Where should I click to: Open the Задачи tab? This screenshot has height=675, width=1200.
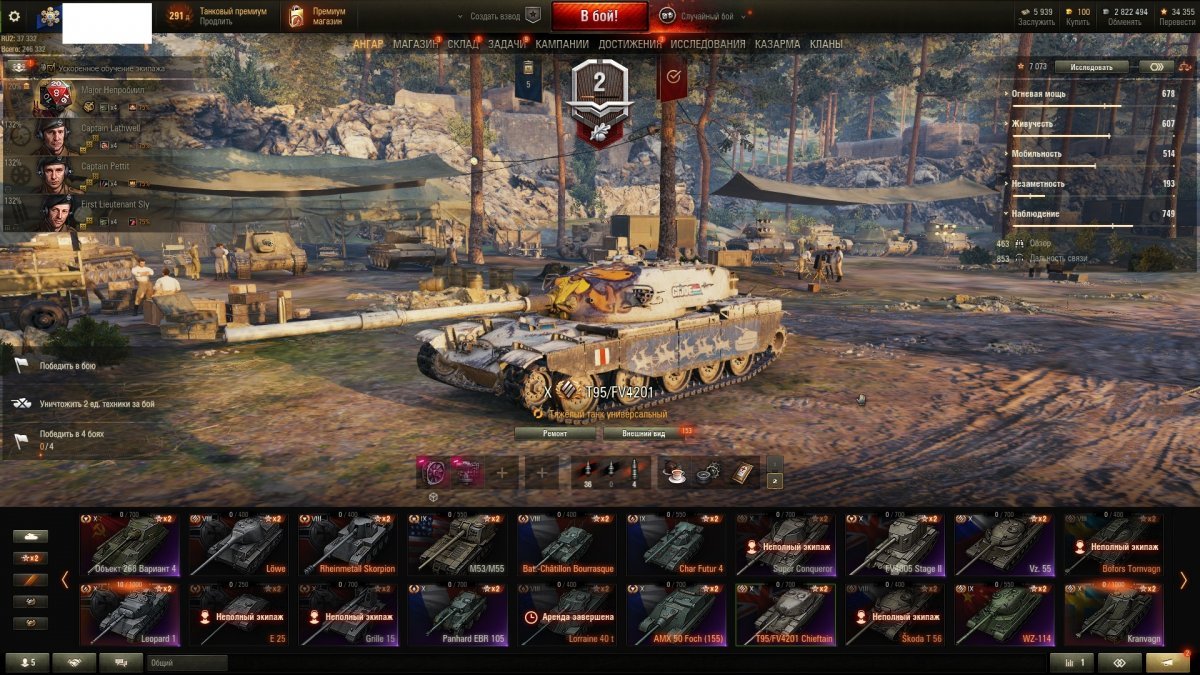point(507,44)
